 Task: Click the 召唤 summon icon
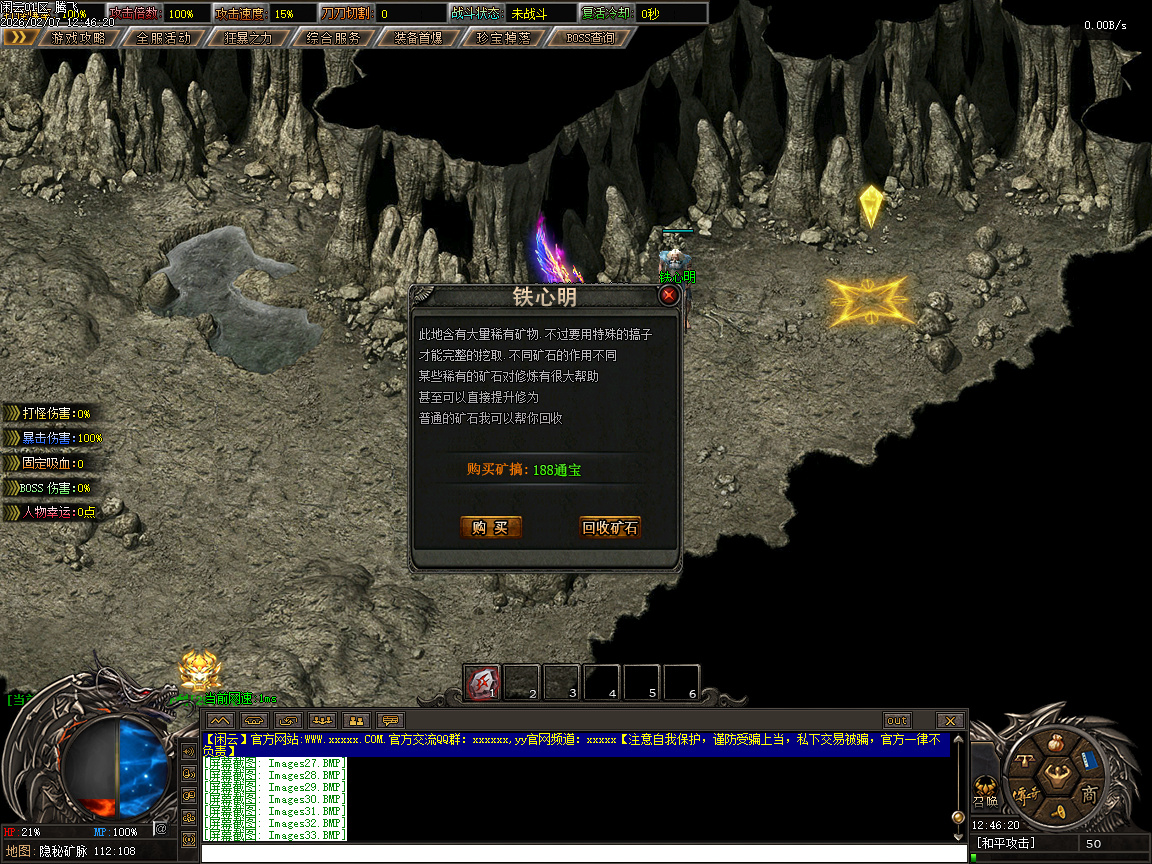[x=985, y=790]
